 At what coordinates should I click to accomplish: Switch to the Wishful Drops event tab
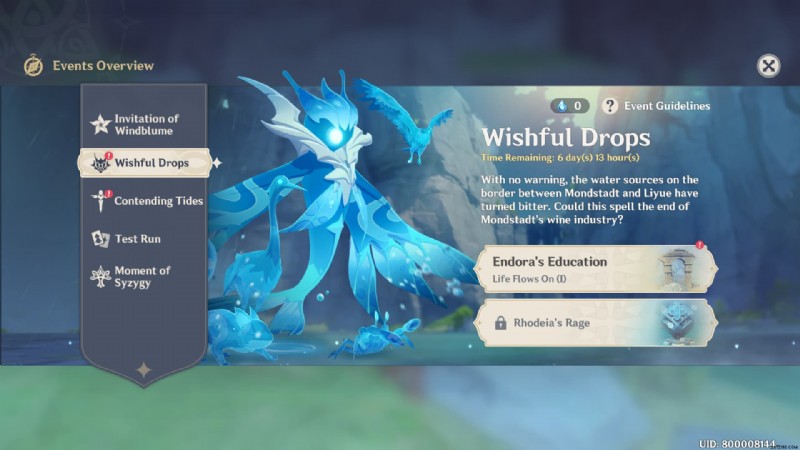point(143,163)
